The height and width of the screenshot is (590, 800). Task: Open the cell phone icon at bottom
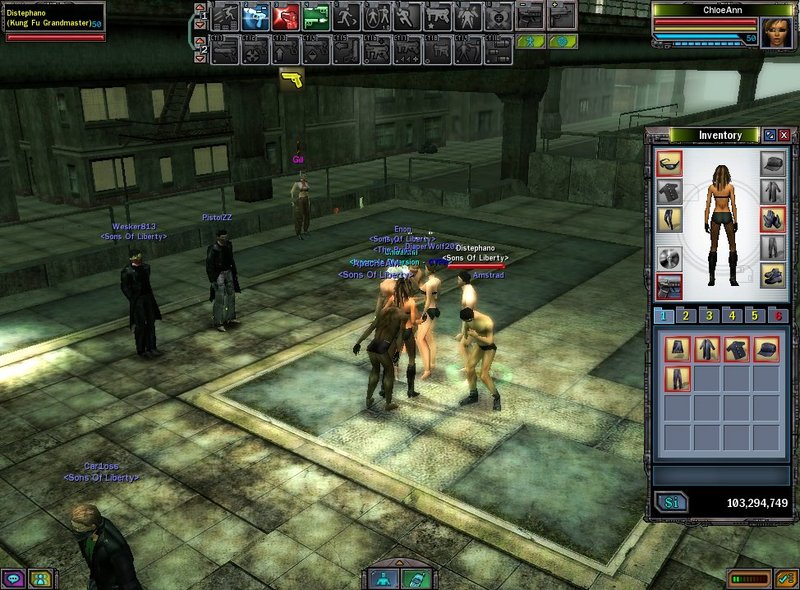click(416, 578)
